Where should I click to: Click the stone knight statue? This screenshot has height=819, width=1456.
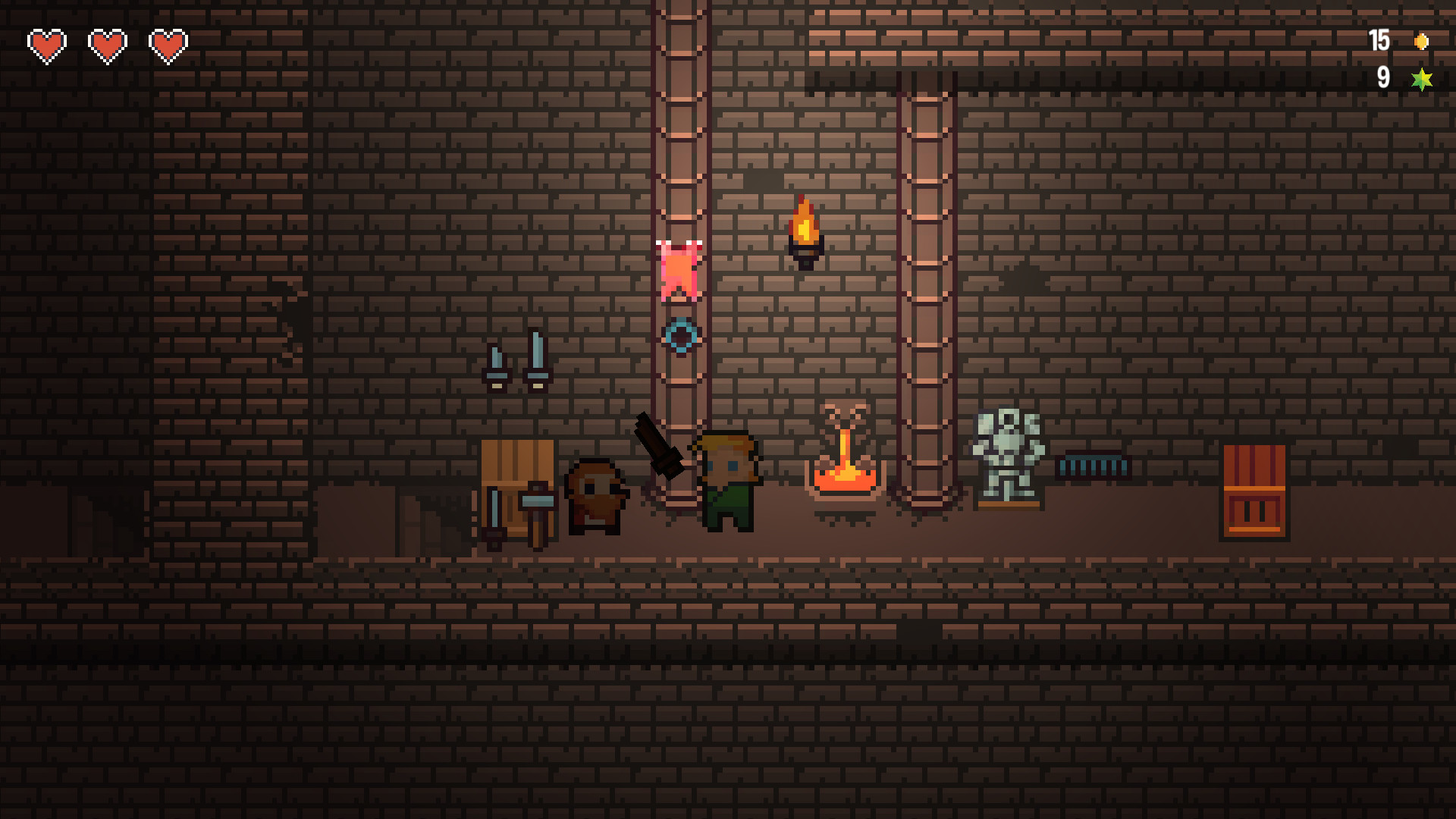(x=1009, y=455)
